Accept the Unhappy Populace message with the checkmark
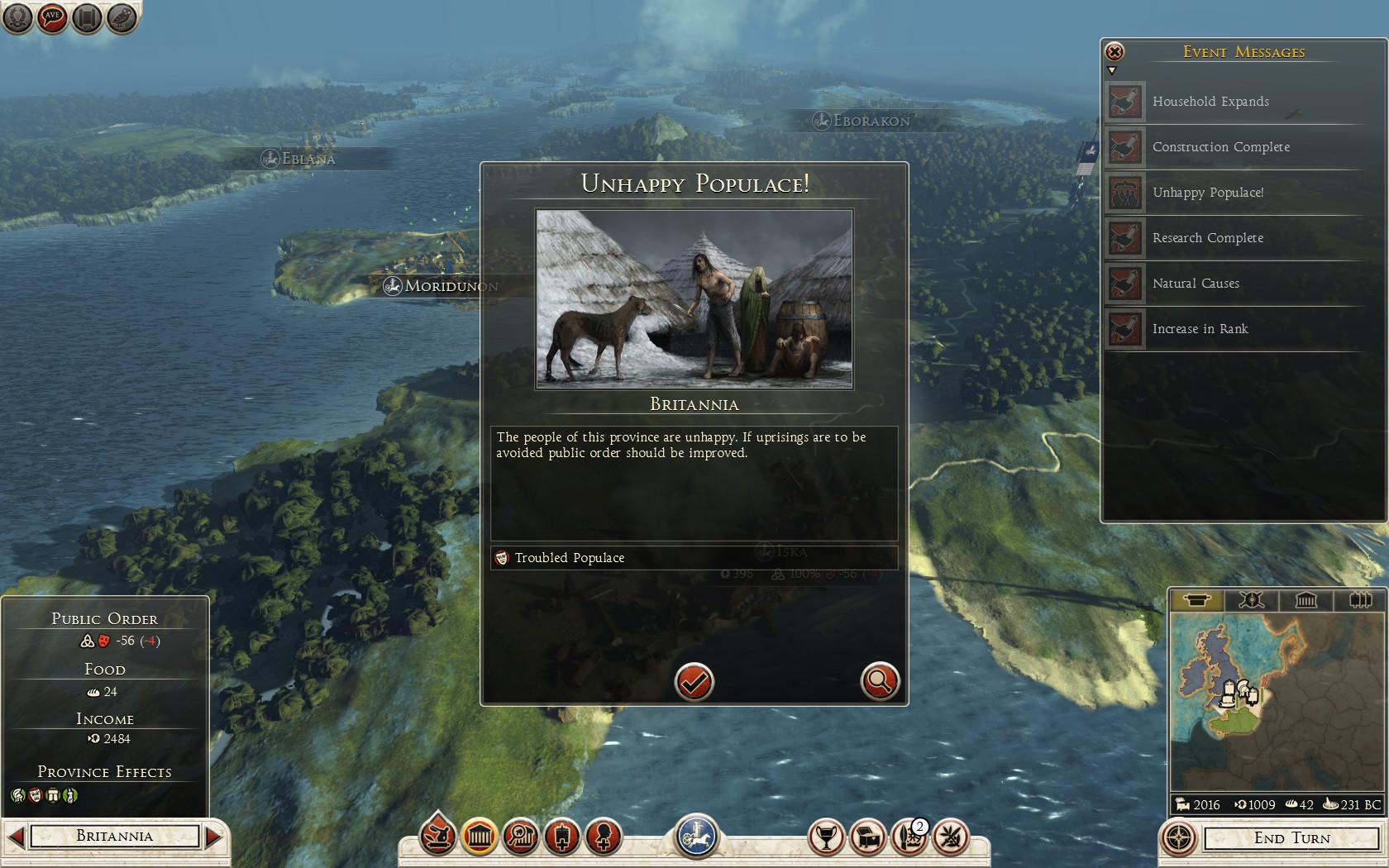This screenshot has height=868, width=1389. (x=694, y=682)
